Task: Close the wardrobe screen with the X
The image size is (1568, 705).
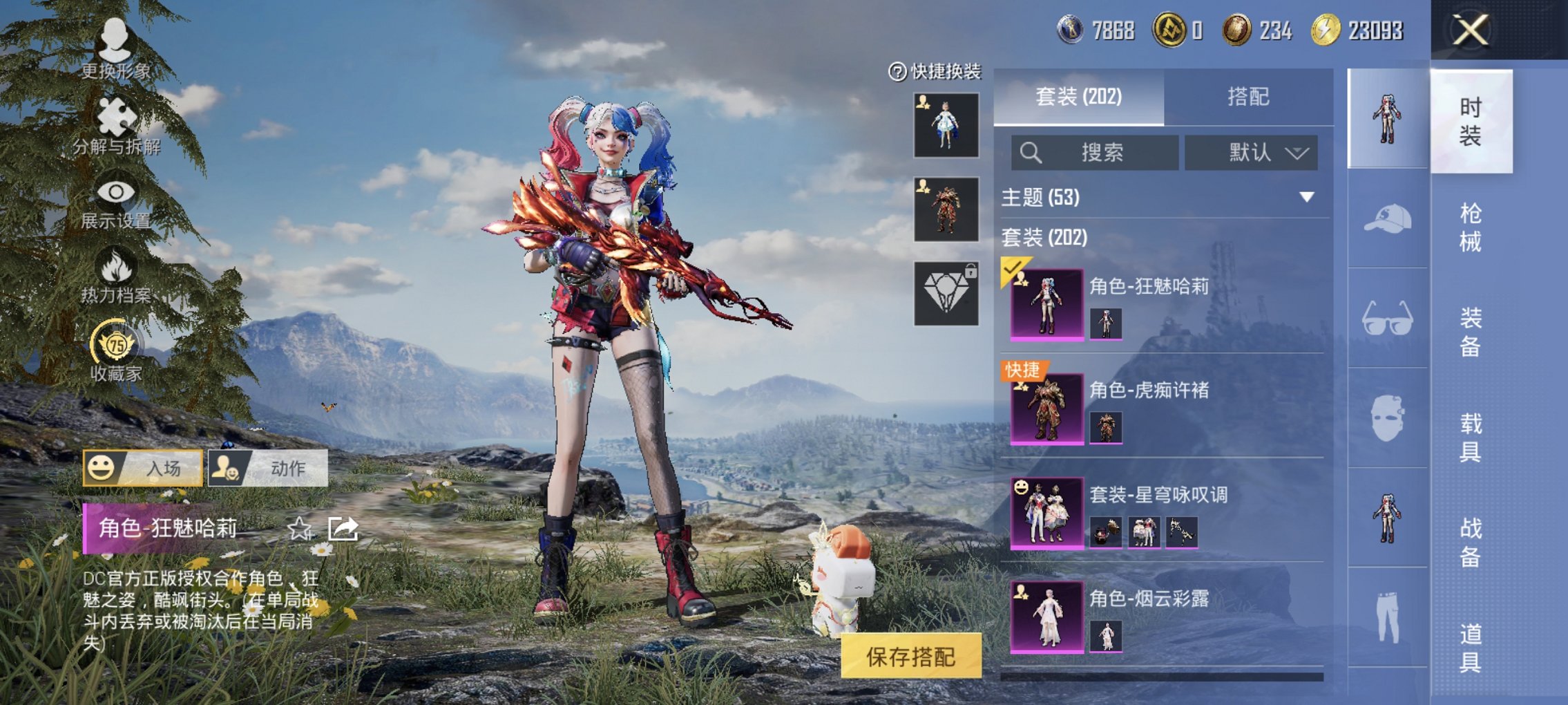Action: [x=1470, y=30]
